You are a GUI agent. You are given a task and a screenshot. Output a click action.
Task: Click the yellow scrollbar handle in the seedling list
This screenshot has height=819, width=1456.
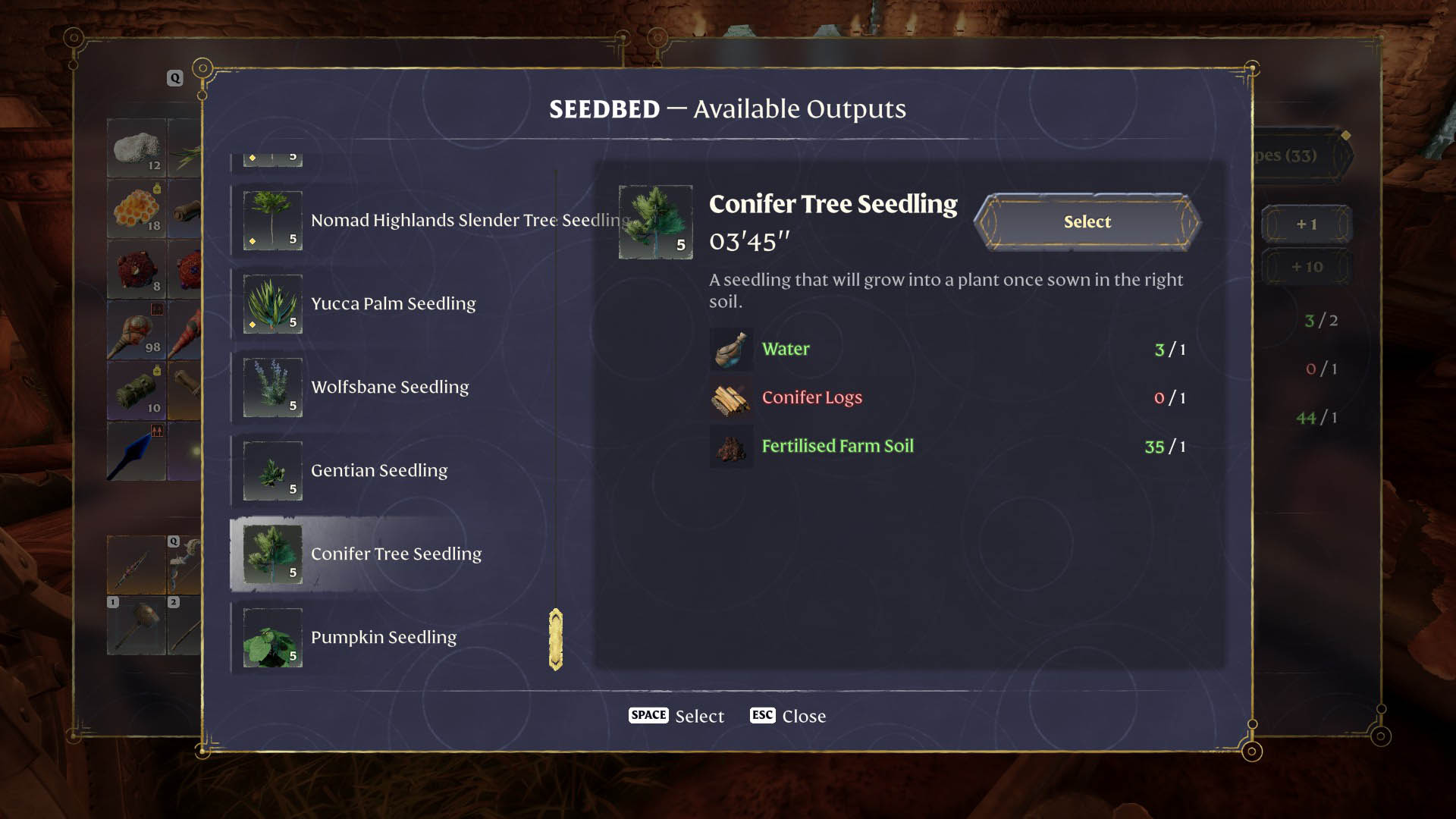556,639
